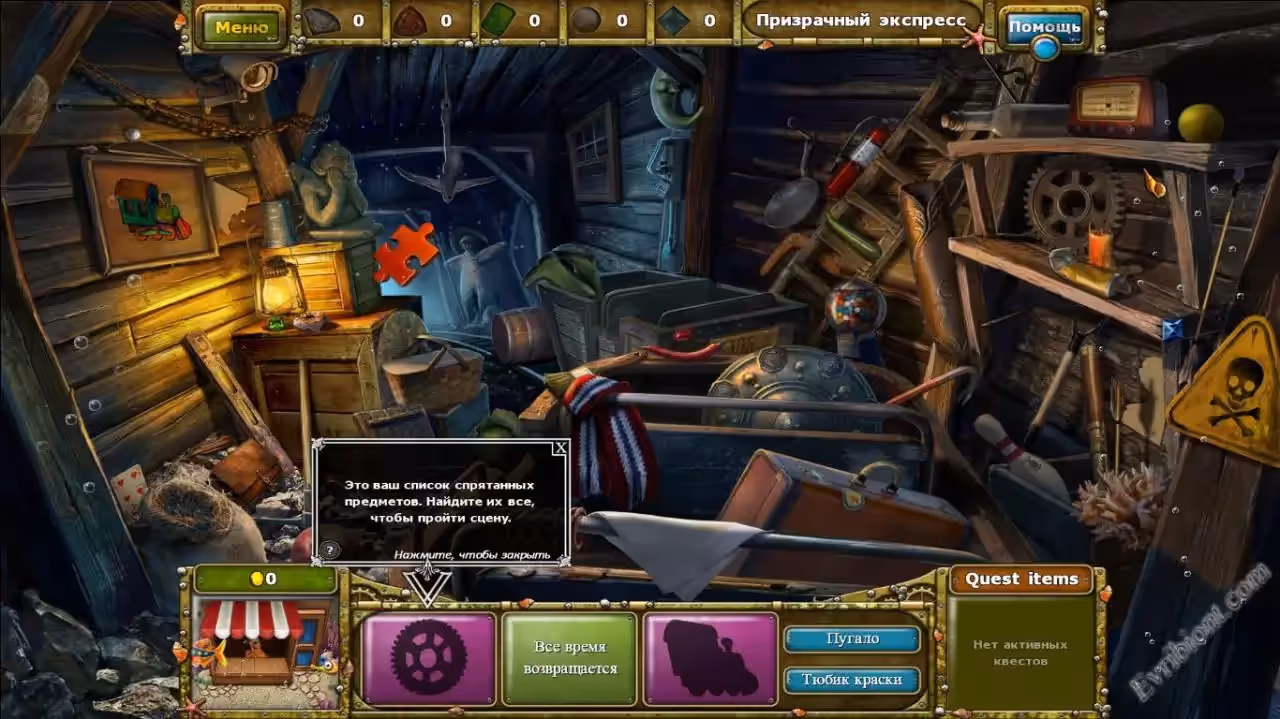Close the tutorial hint popup
Image resolution: width=1280 pixels, height=719 pixels.
point(560,448)
